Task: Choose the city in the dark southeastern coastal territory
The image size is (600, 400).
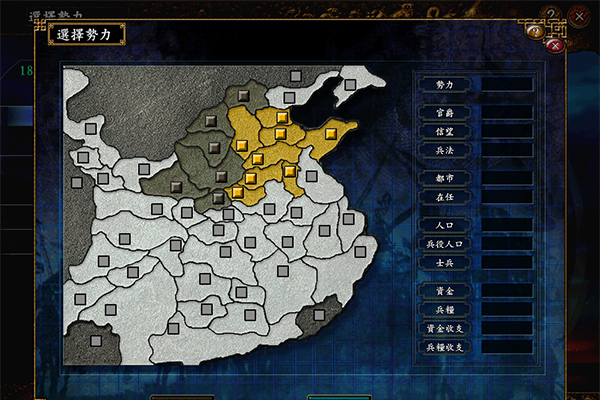Action: coord(319,314)
